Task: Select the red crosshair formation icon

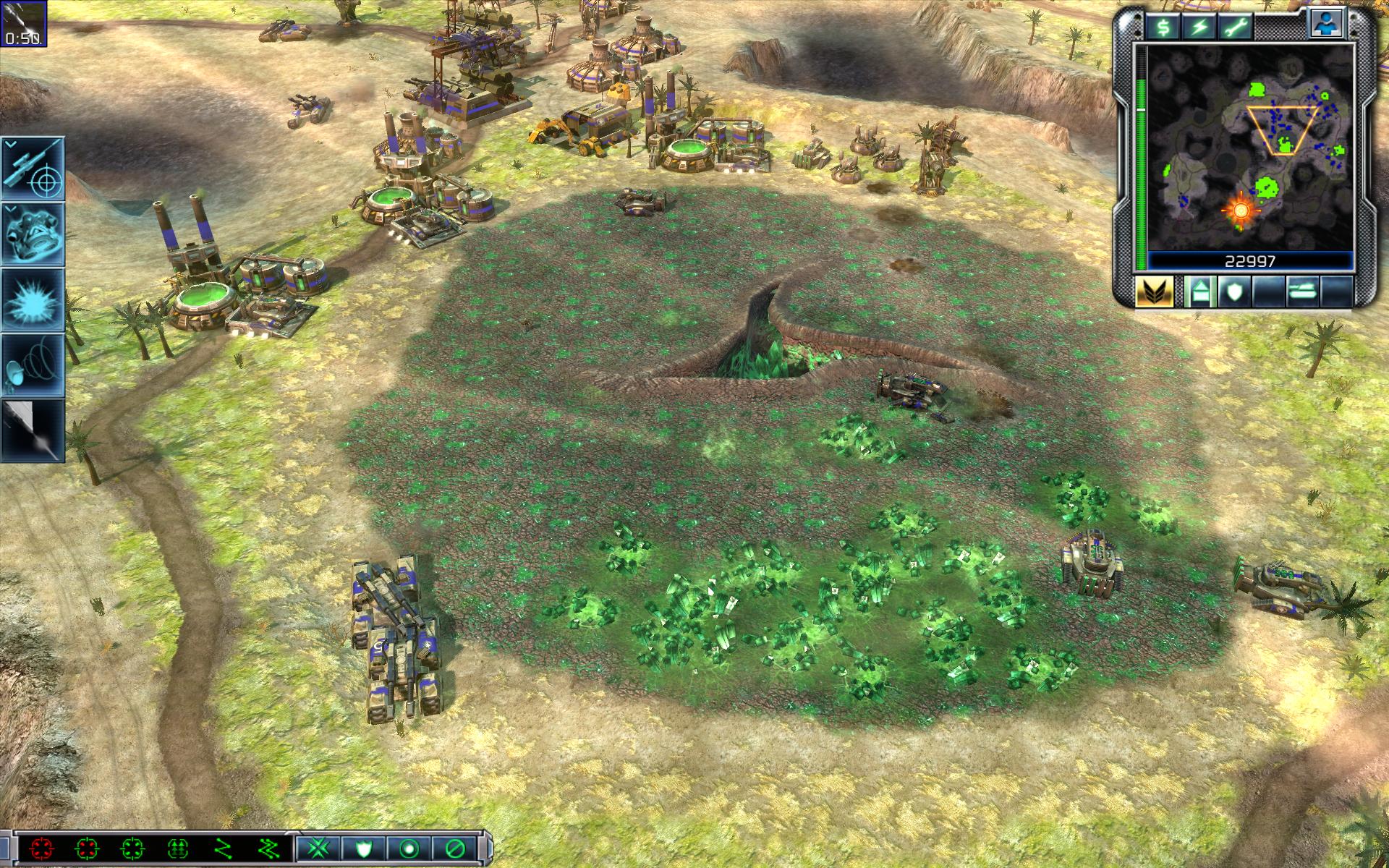Action: [x=41, y=848]
